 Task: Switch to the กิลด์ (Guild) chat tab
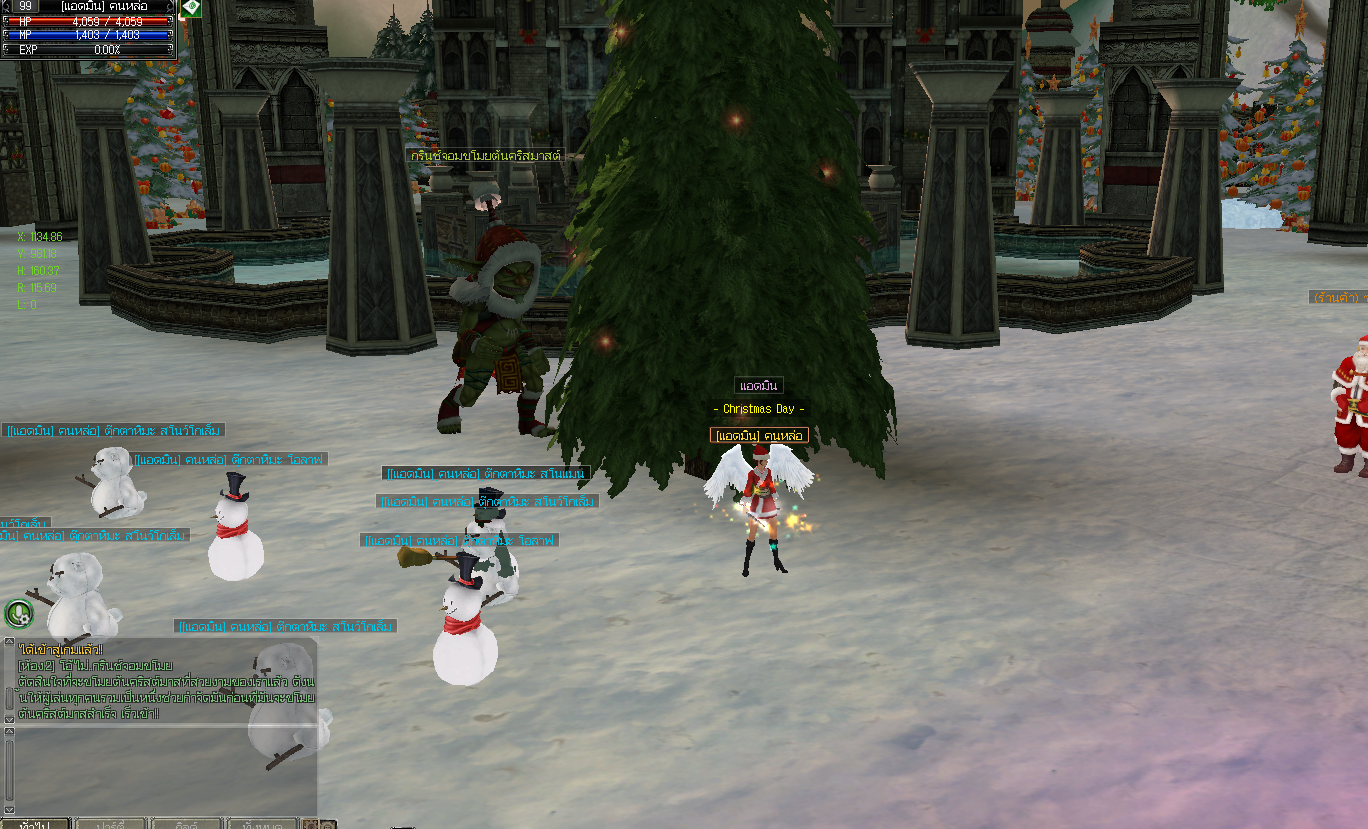[186, 824]
